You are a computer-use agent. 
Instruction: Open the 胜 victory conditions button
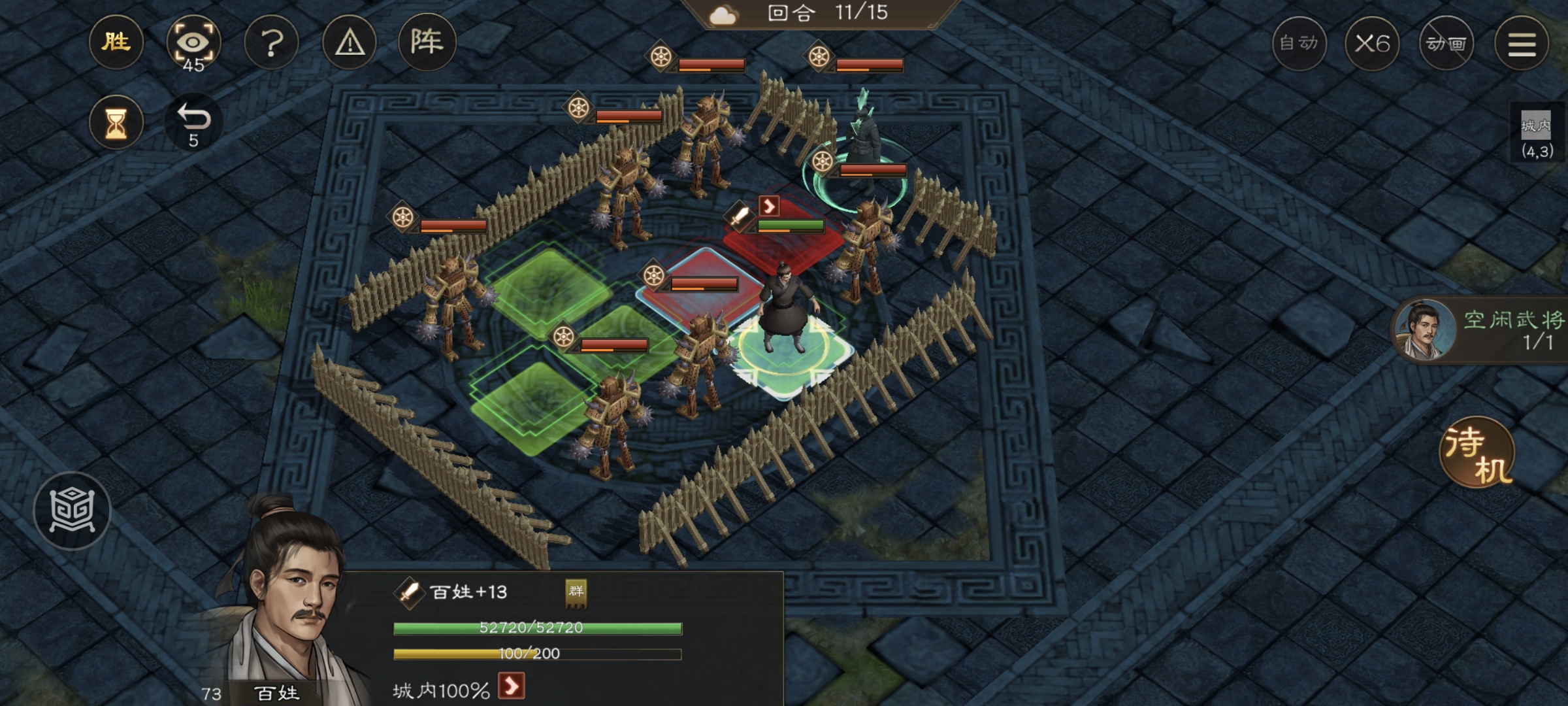click(116, 43)
